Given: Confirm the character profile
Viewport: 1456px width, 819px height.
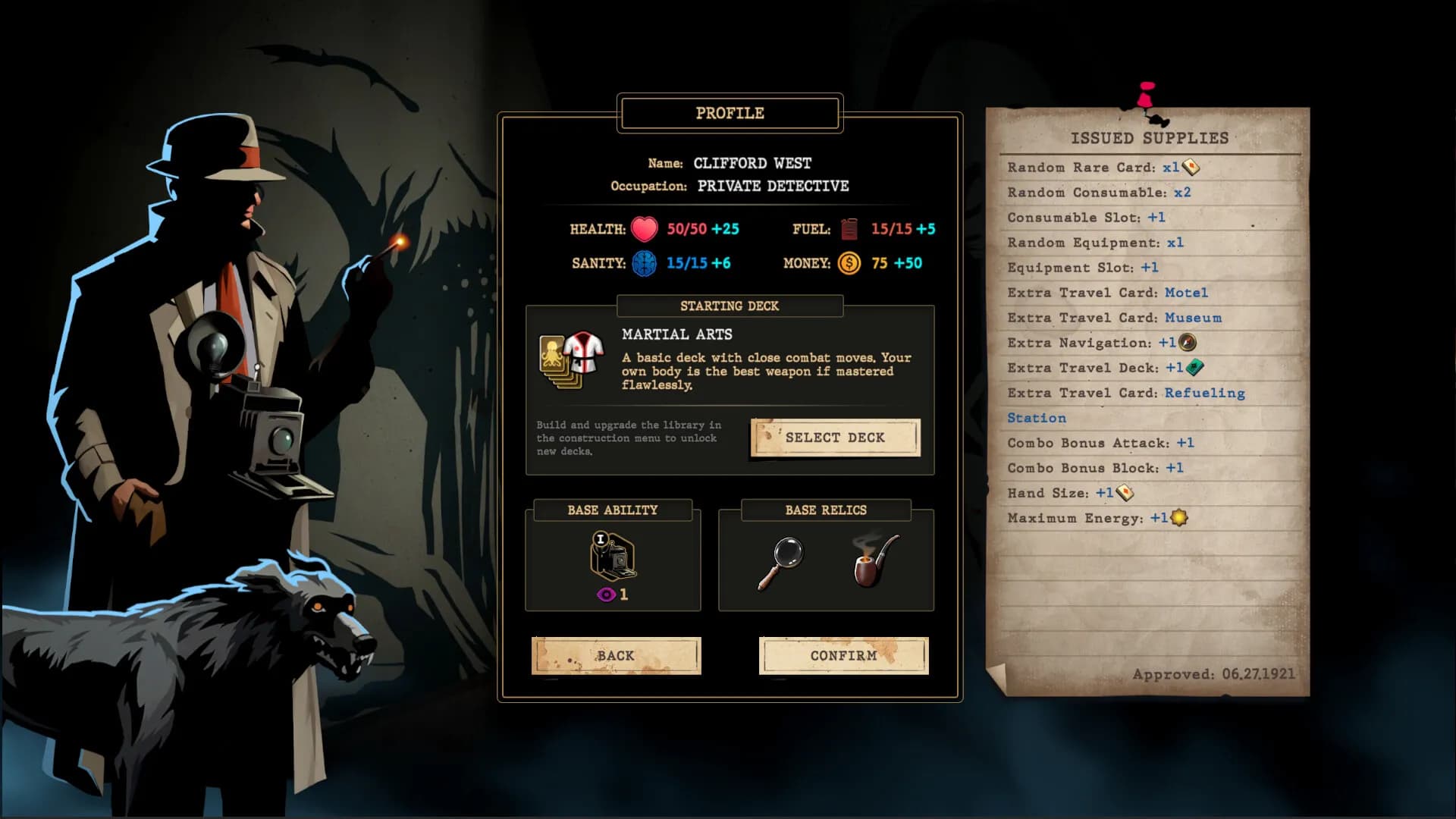Looking at the screenshot, I should pyautogui.click(x=843, y=656).
